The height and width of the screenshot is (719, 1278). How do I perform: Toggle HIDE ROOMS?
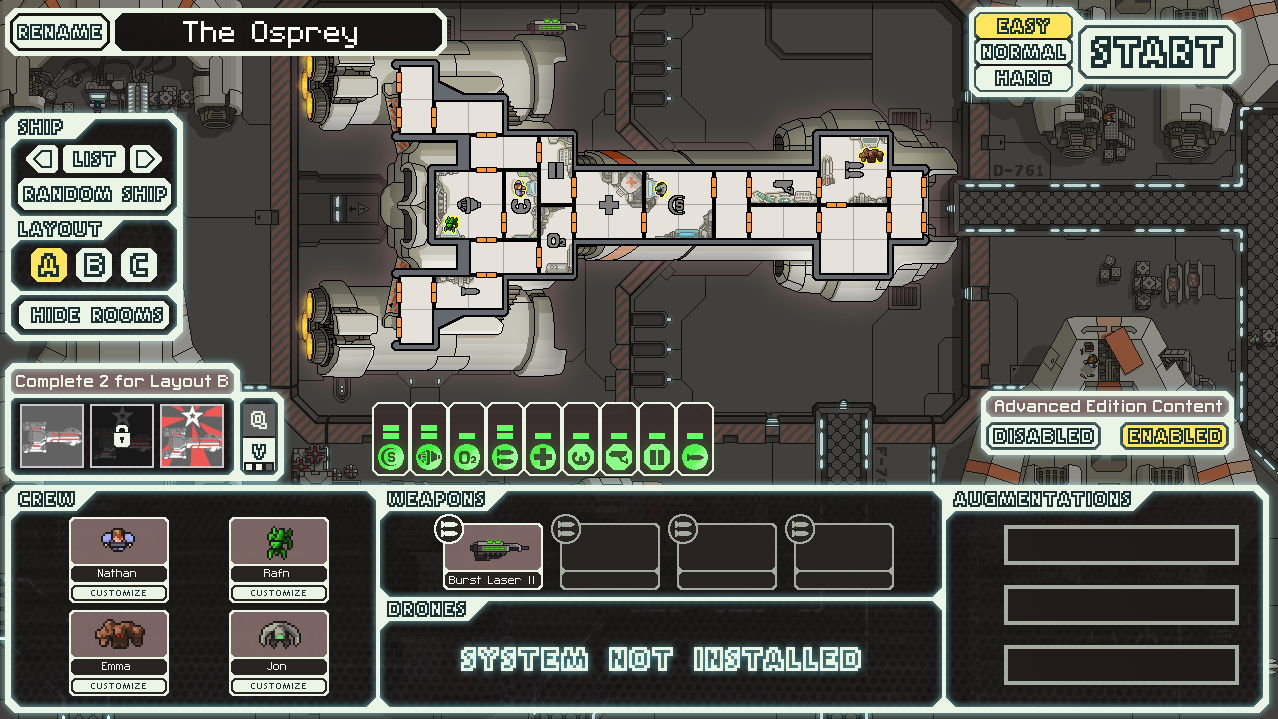[x=96, y=315]
